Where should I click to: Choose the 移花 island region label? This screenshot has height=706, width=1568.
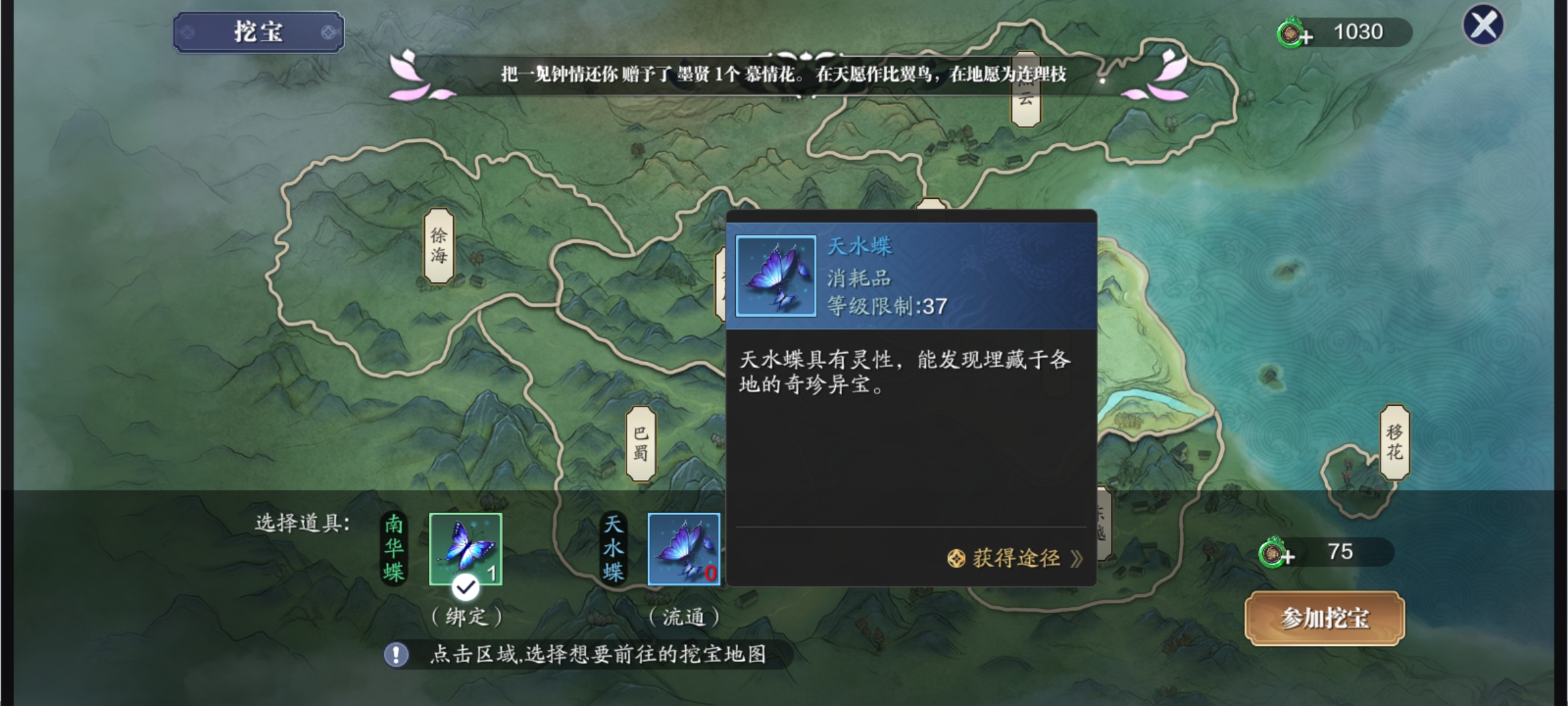point(1394,443)
